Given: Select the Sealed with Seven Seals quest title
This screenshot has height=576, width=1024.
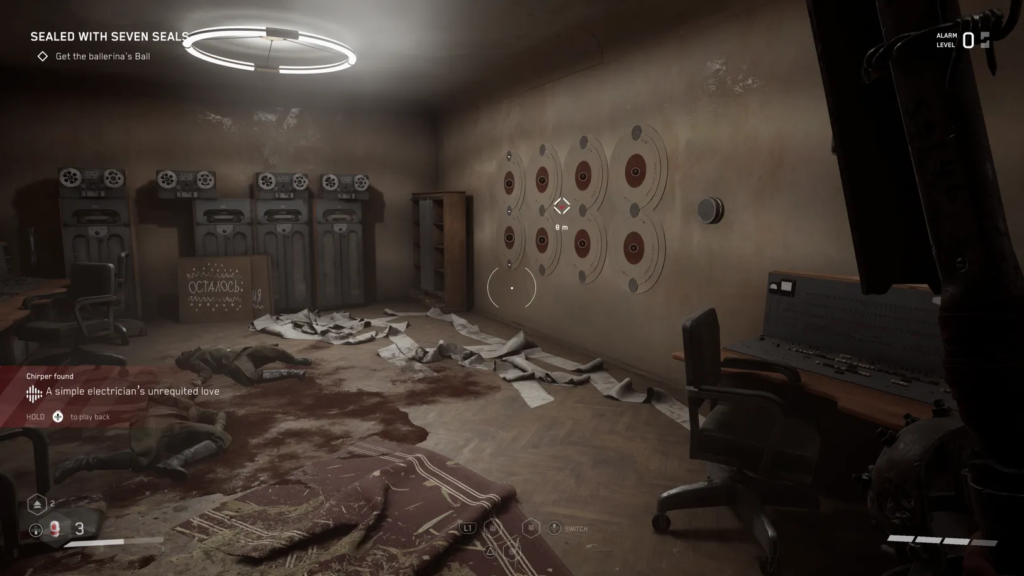Looking at the screenshot, I should click(x=109, y=36).
